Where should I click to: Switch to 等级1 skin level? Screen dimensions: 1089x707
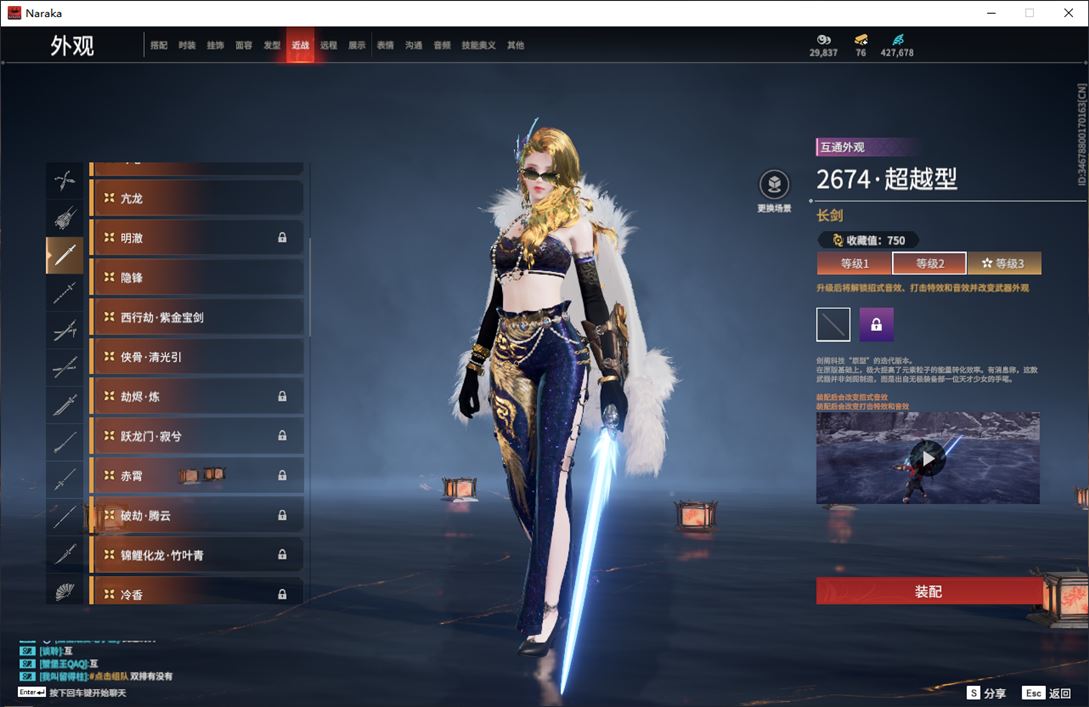click(854, 264)
